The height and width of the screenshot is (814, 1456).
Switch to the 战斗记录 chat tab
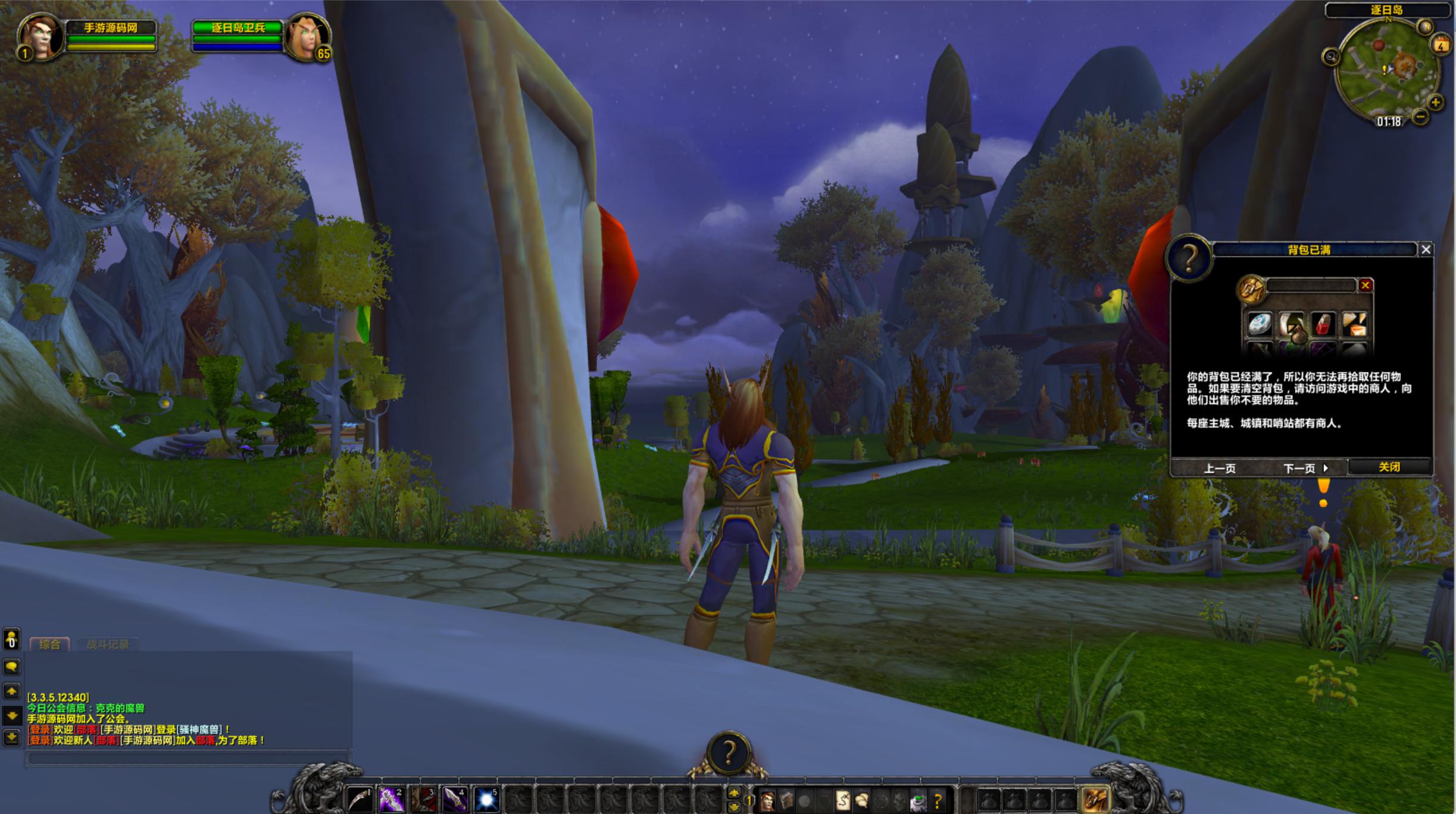click(x=108, y=644)
